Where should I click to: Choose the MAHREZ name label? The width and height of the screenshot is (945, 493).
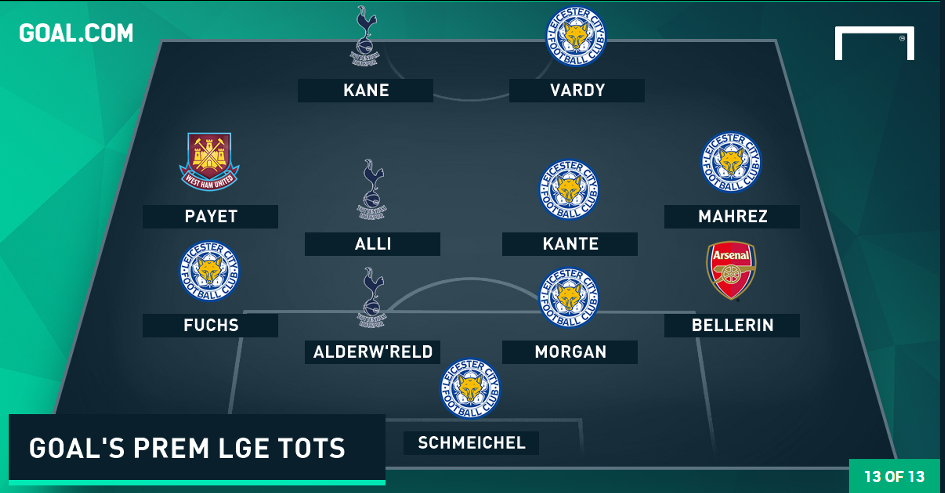click(732, 217)
